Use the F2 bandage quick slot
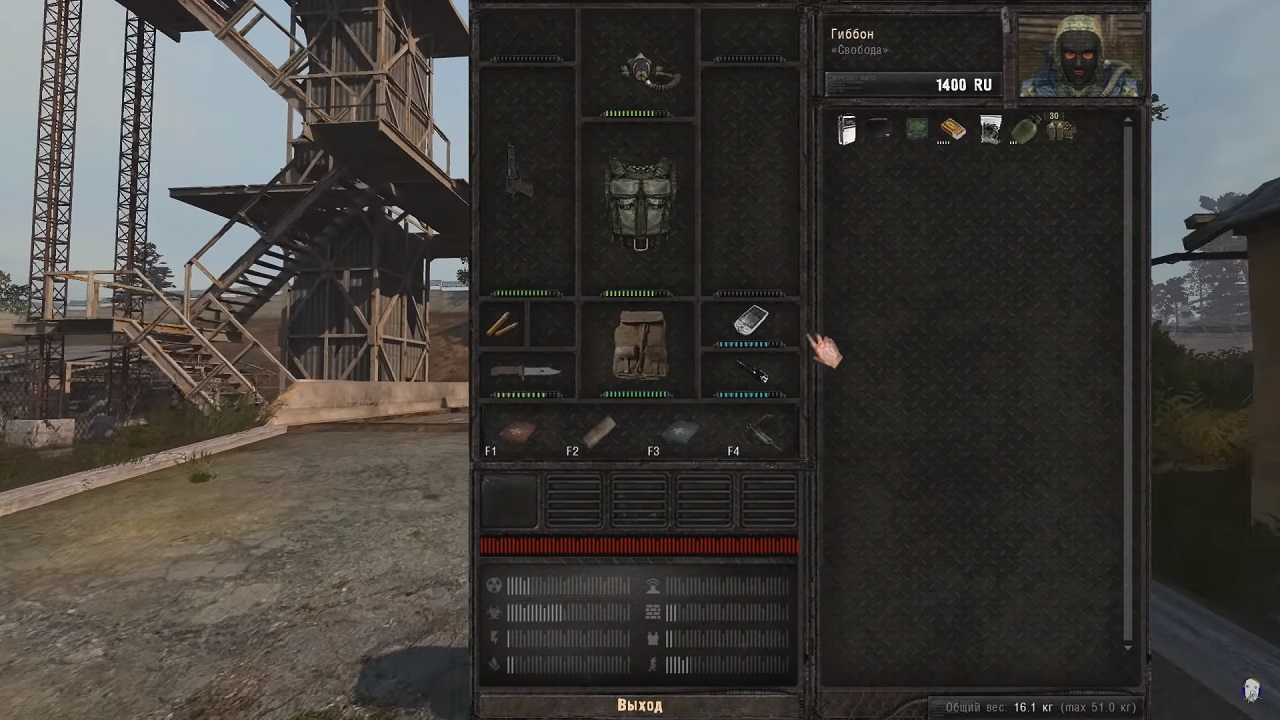This screenshot has height=720, width=1280. coord(598,432)
